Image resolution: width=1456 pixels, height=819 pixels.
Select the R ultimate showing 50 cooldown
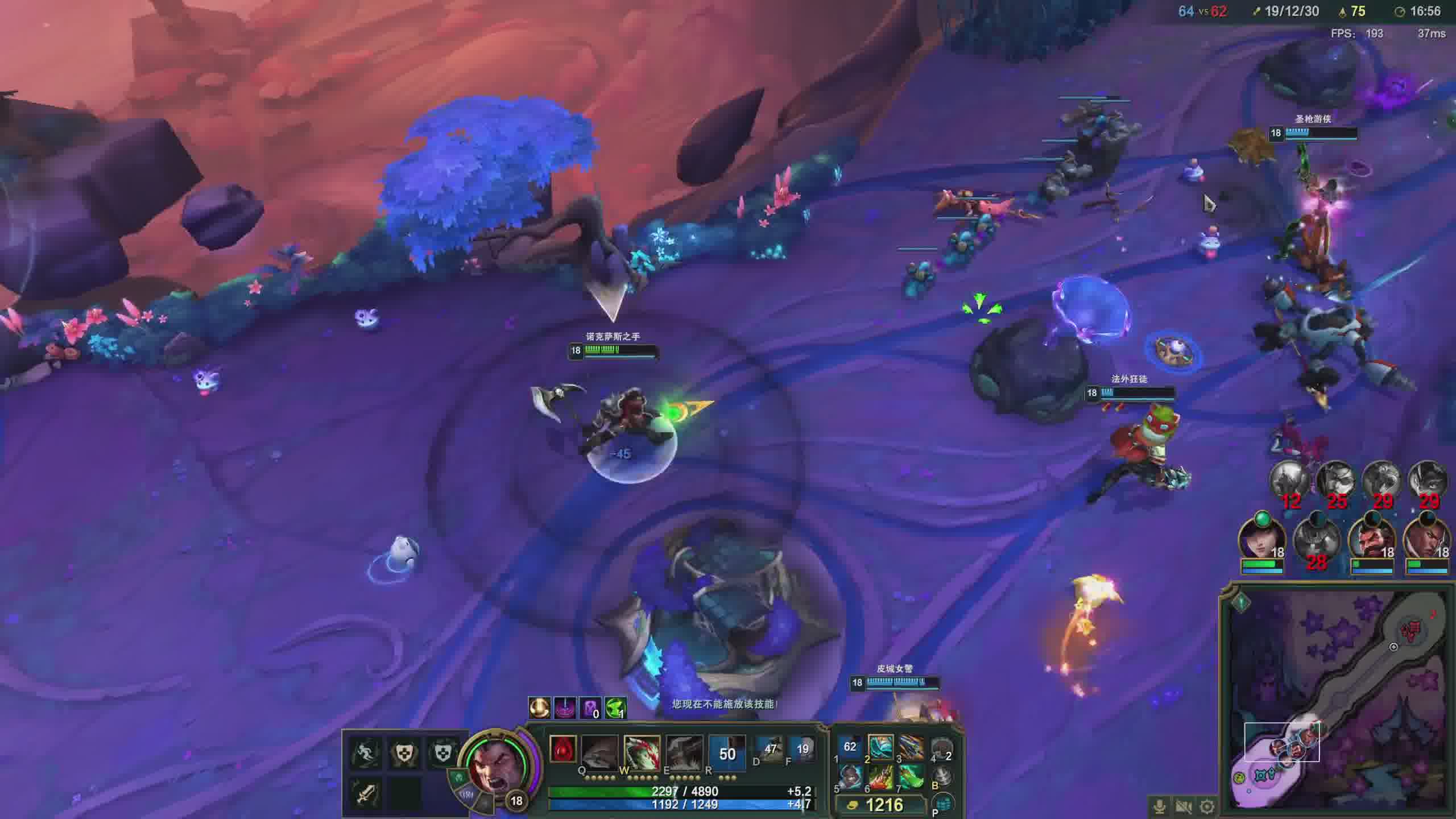click(727, 753)
